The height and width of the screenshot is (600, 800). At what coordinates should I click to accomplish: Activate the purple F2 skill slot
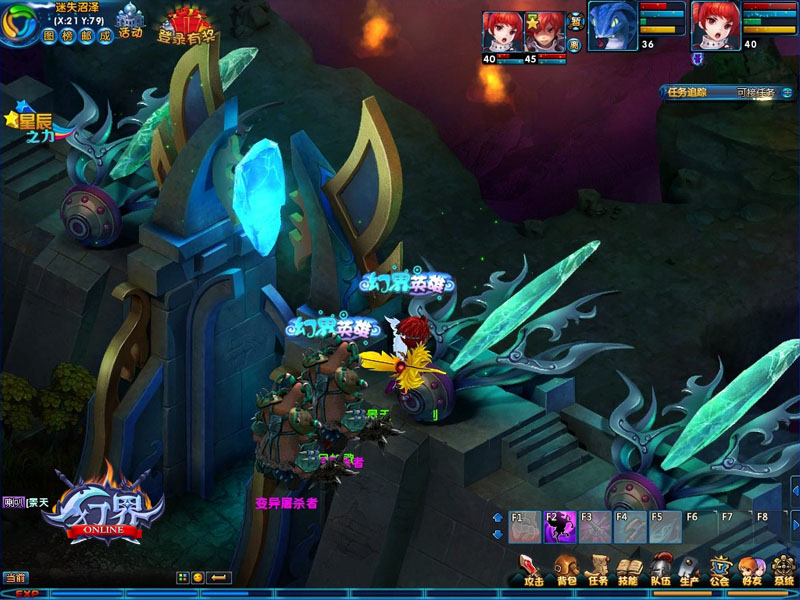coord(559,527)
